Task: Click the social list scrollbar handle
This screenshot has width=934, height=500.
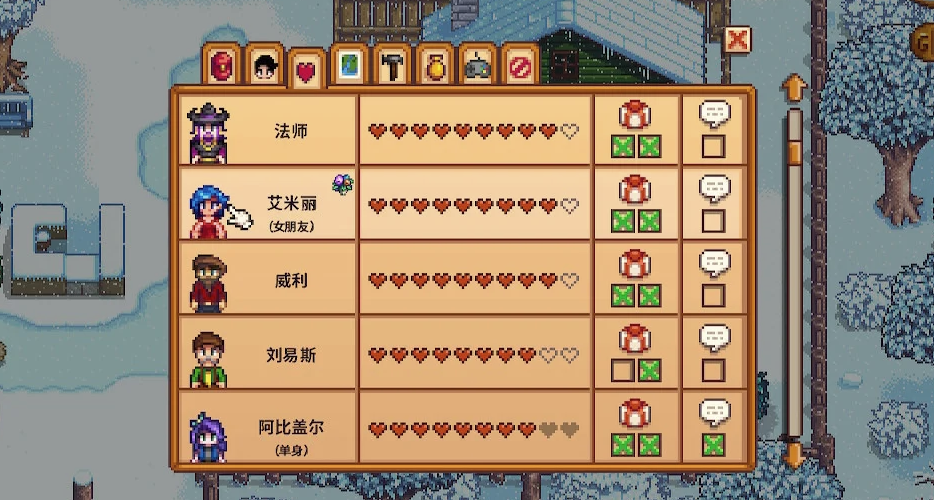Action: [795, 134]
